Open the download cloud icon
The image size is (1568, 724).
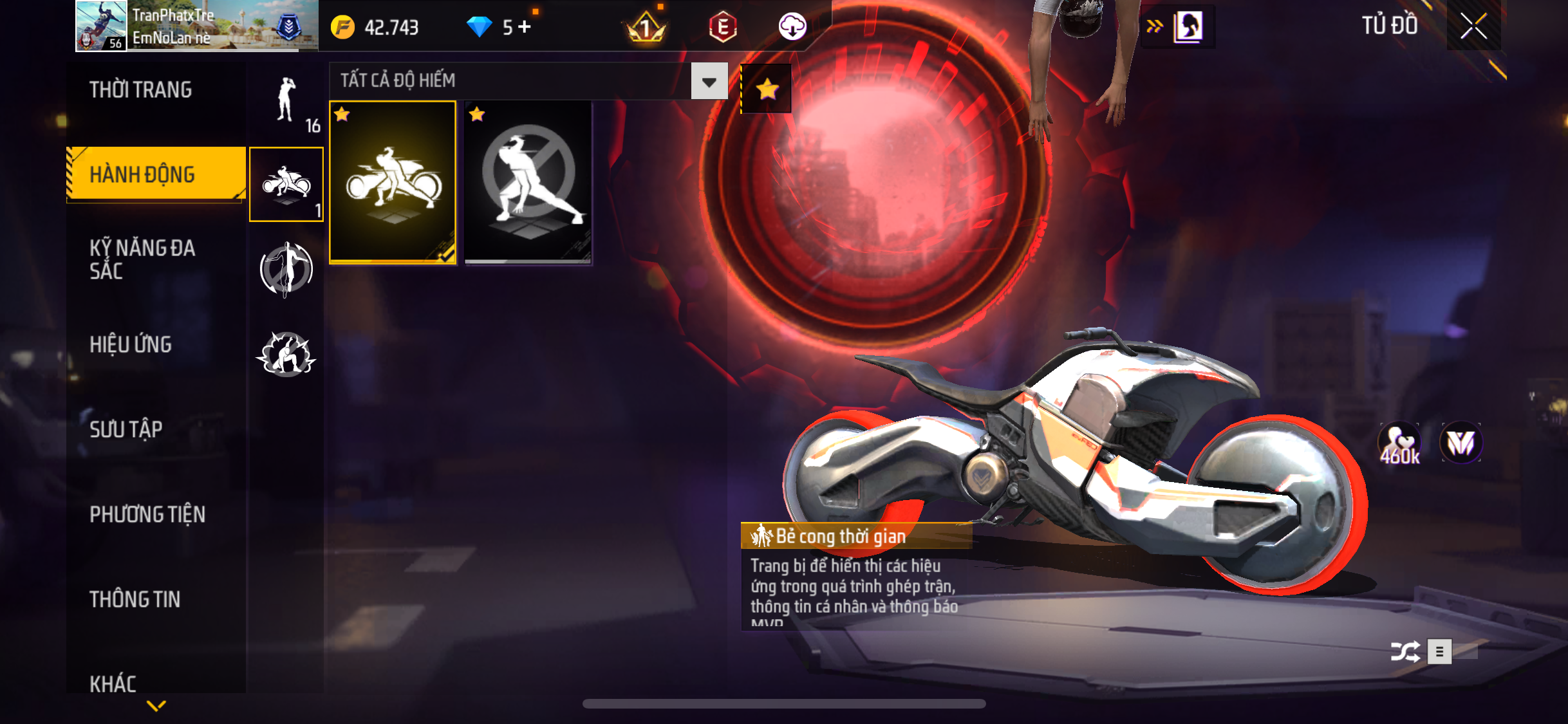pos(792,27)
